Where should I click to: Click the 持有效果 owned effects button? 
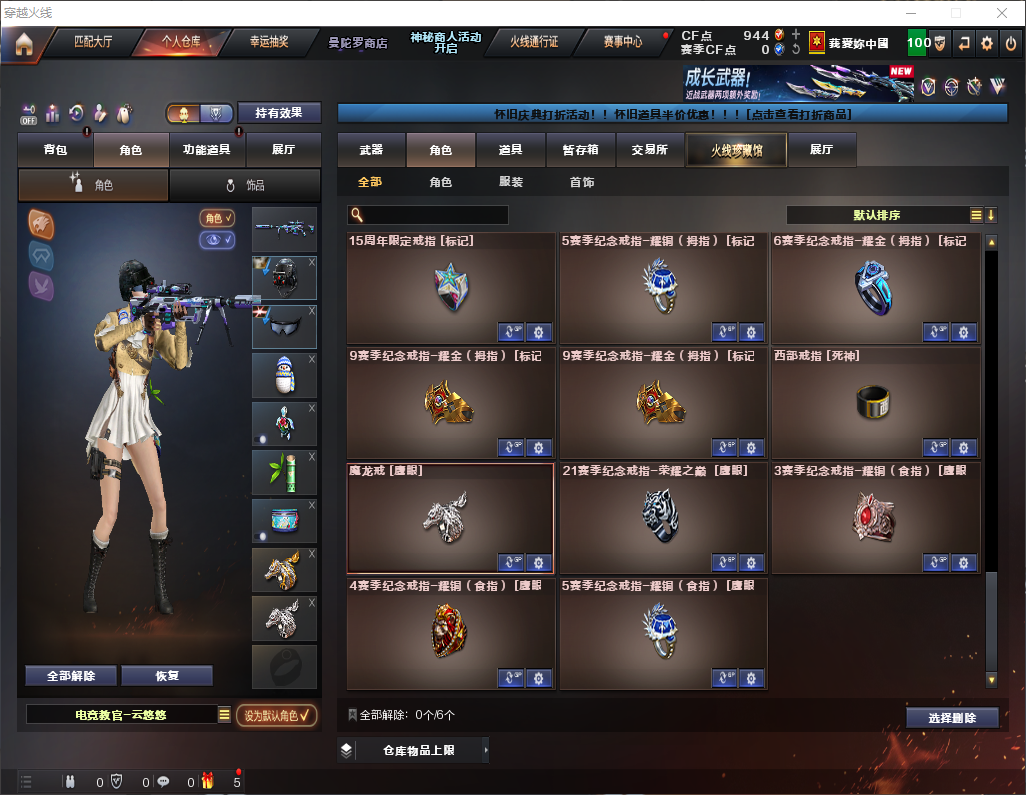click(x=278, y=113)
